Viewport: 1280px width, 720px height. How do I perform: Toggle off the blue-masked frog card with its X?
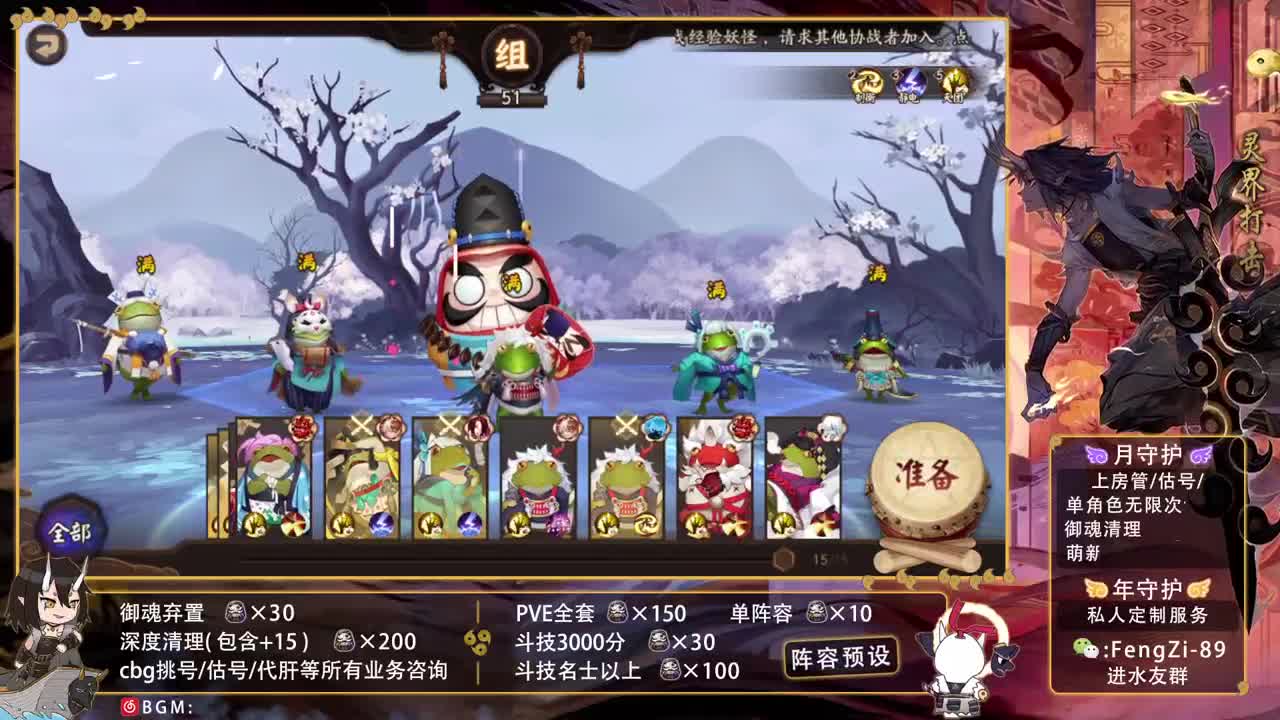pos(624,423)
